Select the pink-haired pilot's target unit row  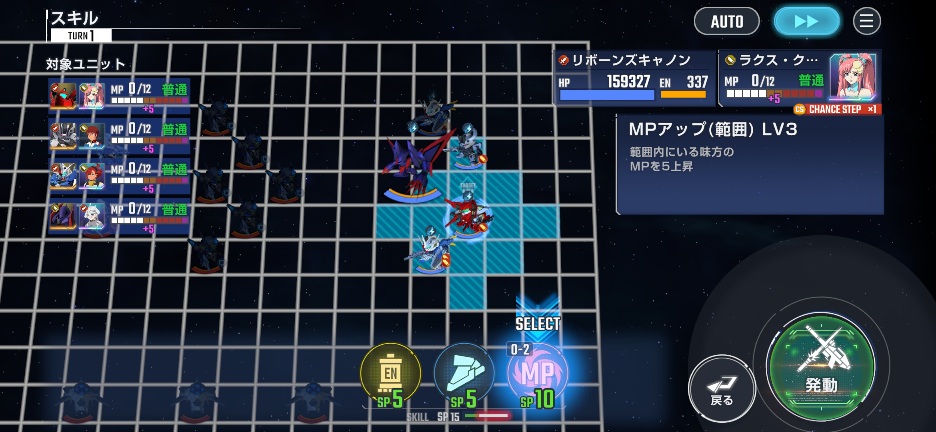coord(119,97)
